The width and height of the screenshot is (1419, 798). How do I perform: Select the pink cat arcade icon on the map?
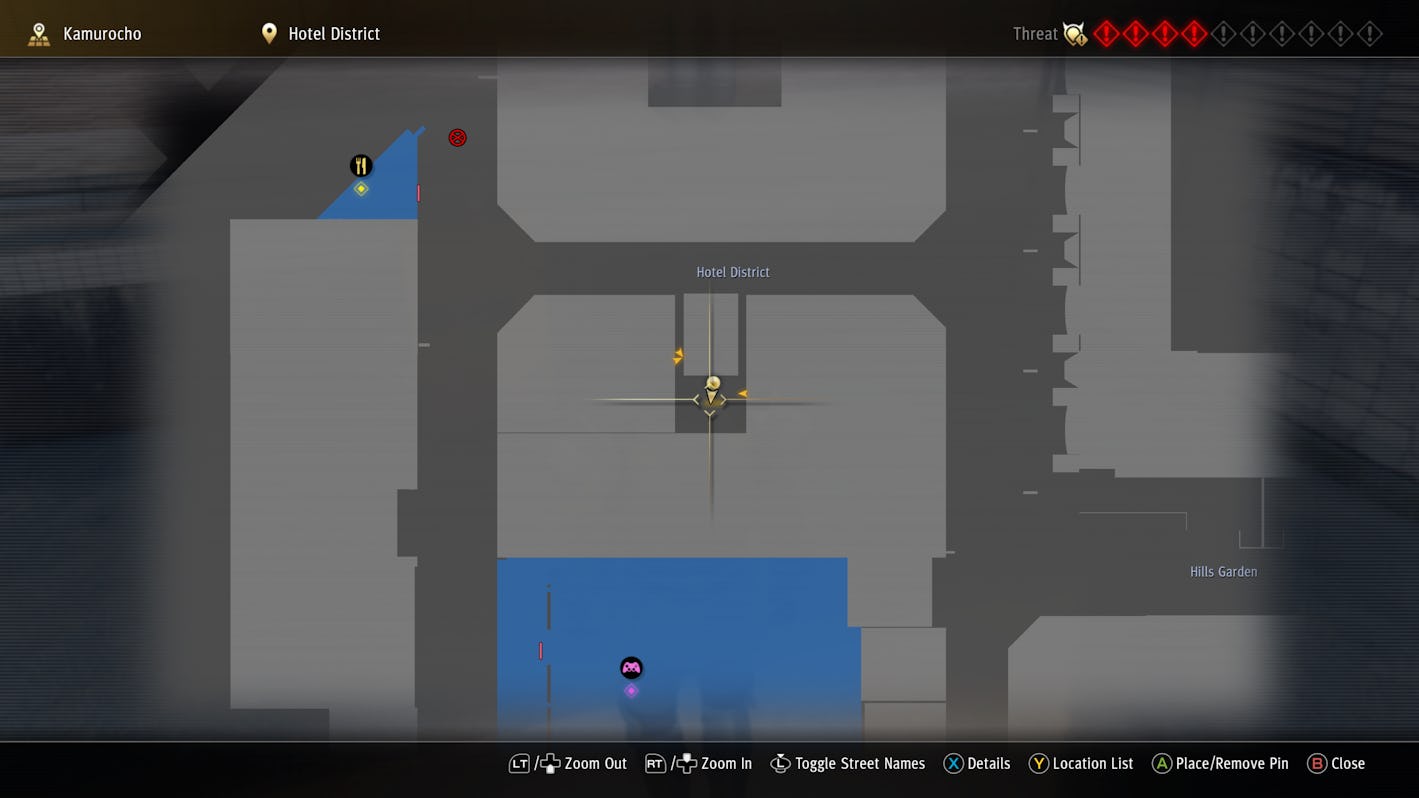[631, 667]
